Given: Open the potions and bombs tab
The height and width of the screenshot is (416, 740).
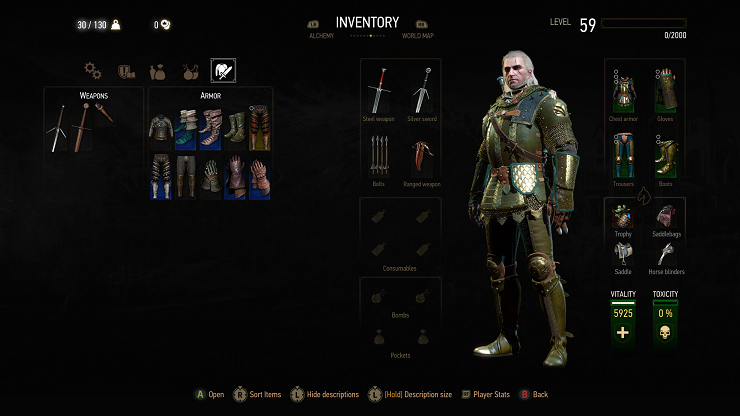Looking at the screenshot, I should point(190,71).
